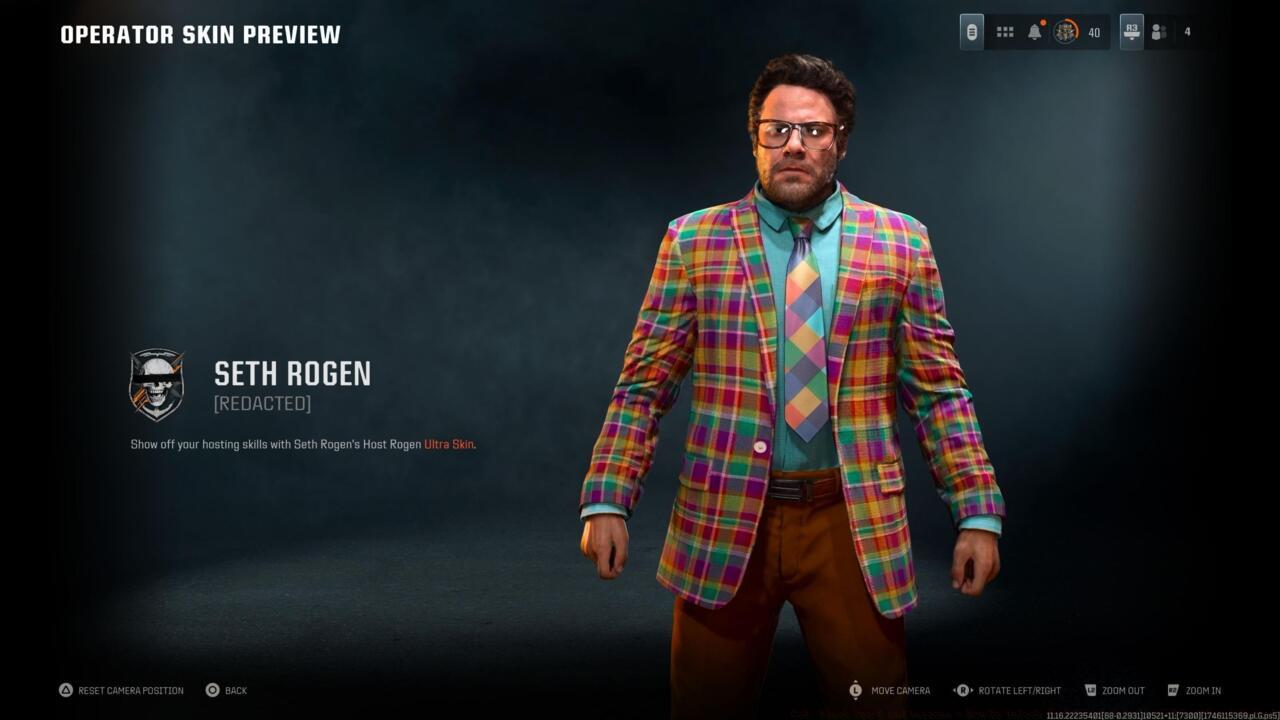Click the Rotate Left/Right control icon
This screenshot has width=1280, height=720.
point(960,690)
